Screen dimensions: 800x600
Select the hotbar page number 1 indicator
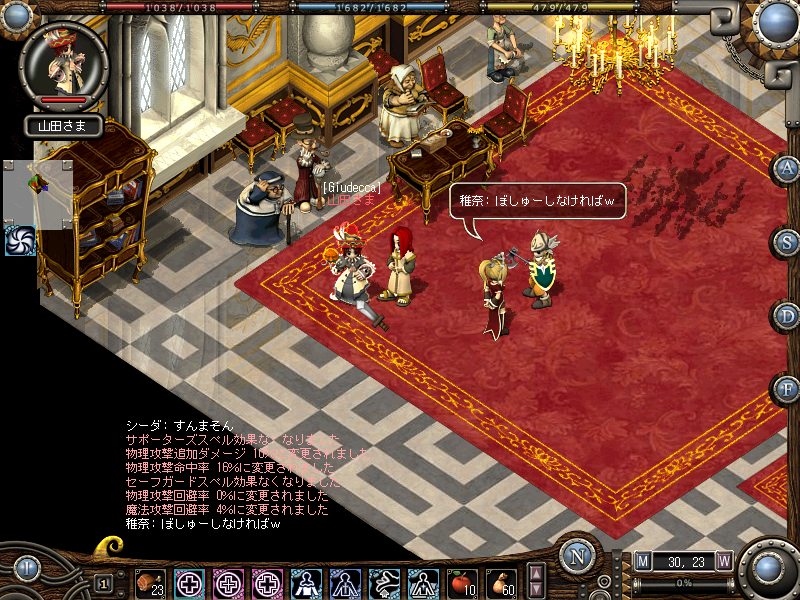pyautogui.click(x=103, y=583)
